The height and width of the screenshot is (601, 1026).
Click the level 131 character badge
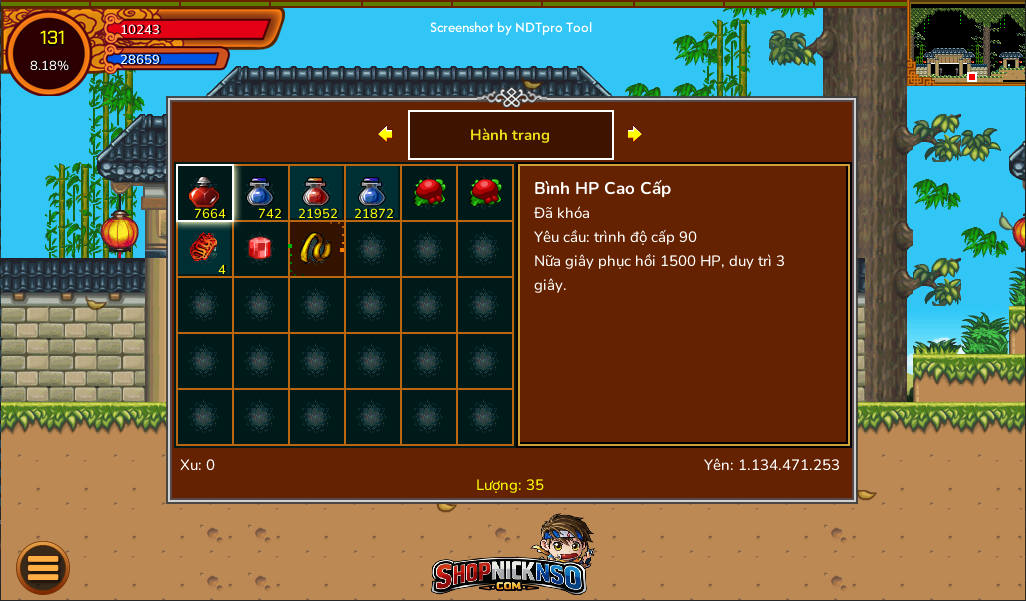[x=49, y=51]
